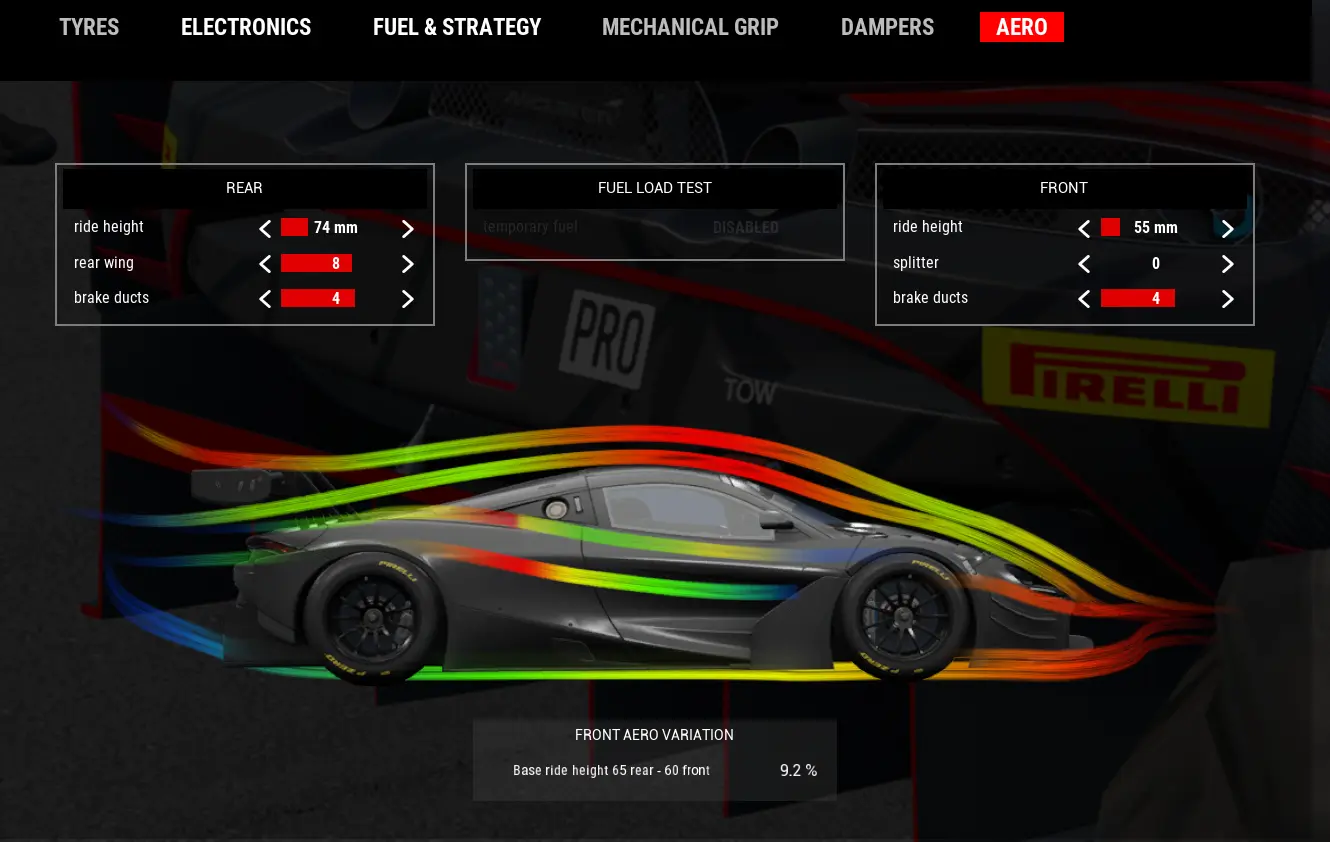This screenshot has height=842, width=1330.
Task: Increase front brake ducts setting
Action: coord(1227,298)
